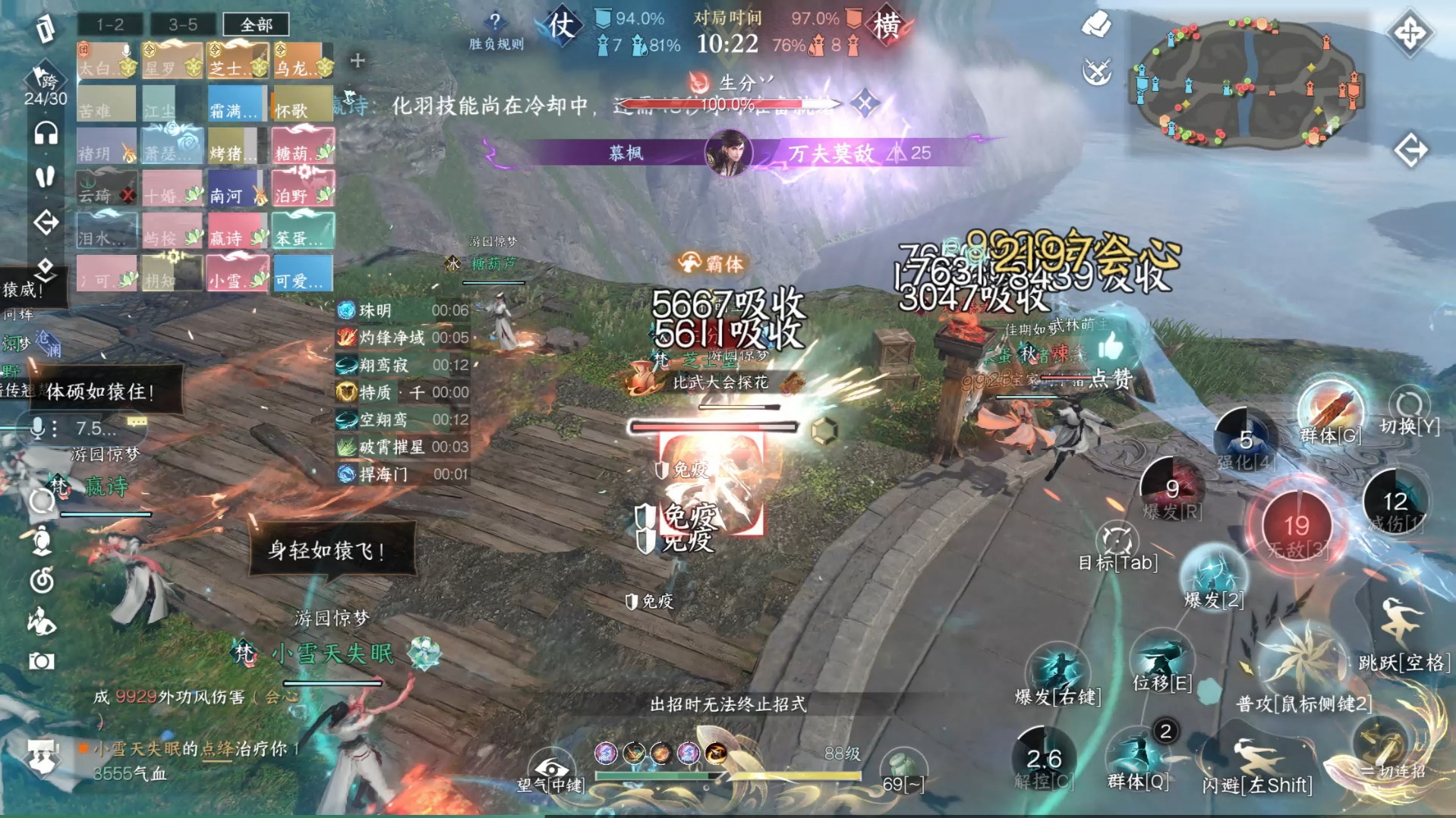Open the 胜负规则 win rules help
This screenshot has height=818, width=1456.
[x=496, y=30]
